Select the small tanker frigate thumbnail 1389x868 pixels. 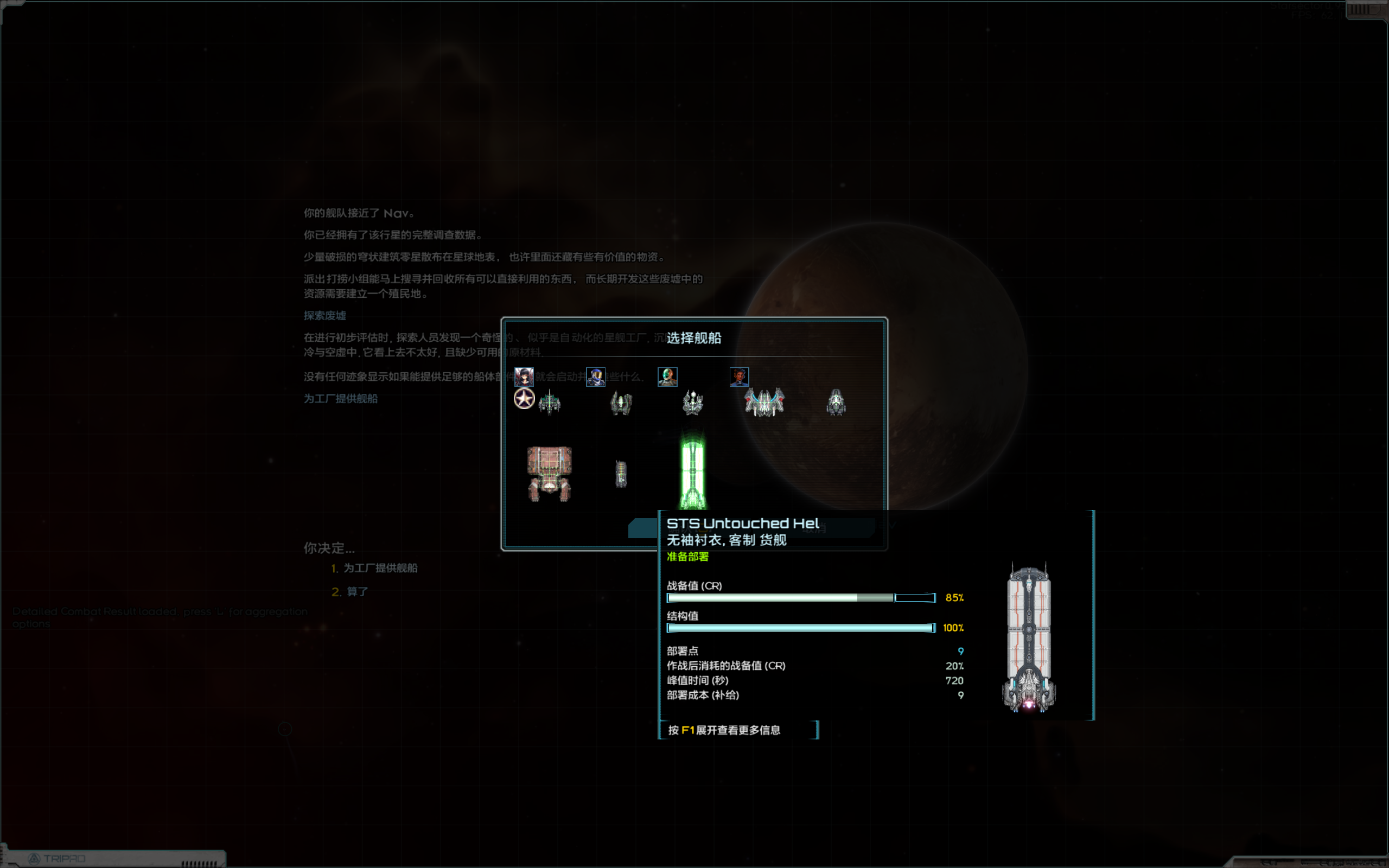621,474
